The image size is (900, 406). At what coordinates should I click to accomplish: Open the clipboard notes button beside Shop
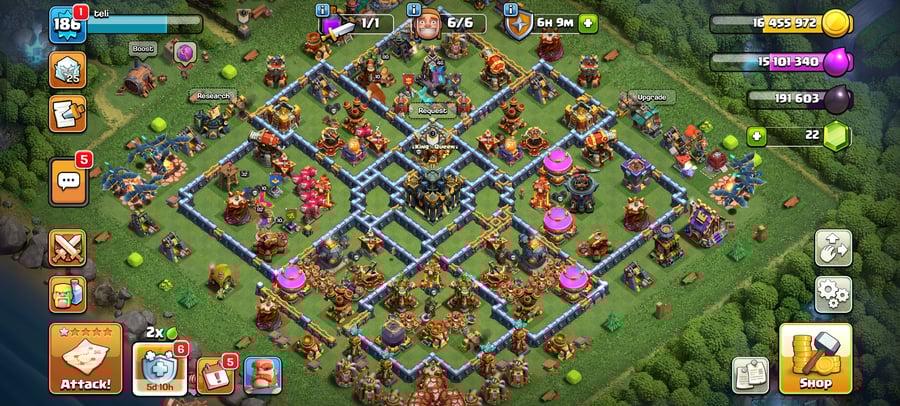(750, 375)
